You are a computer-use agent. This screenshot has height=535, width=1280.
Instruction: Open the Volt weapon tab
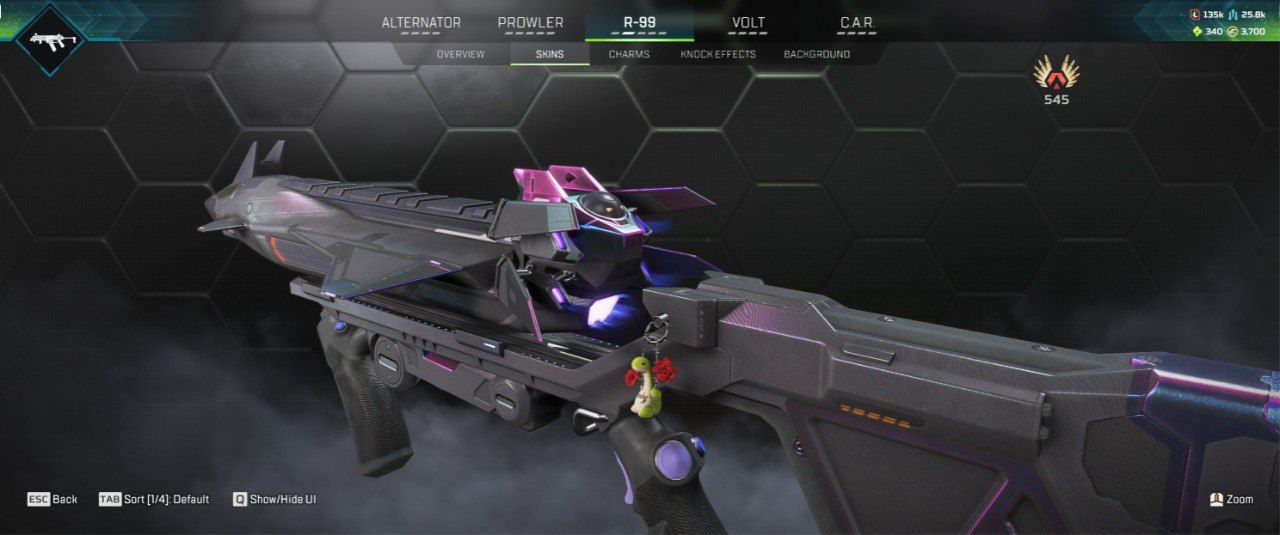[x=748, y=23]
